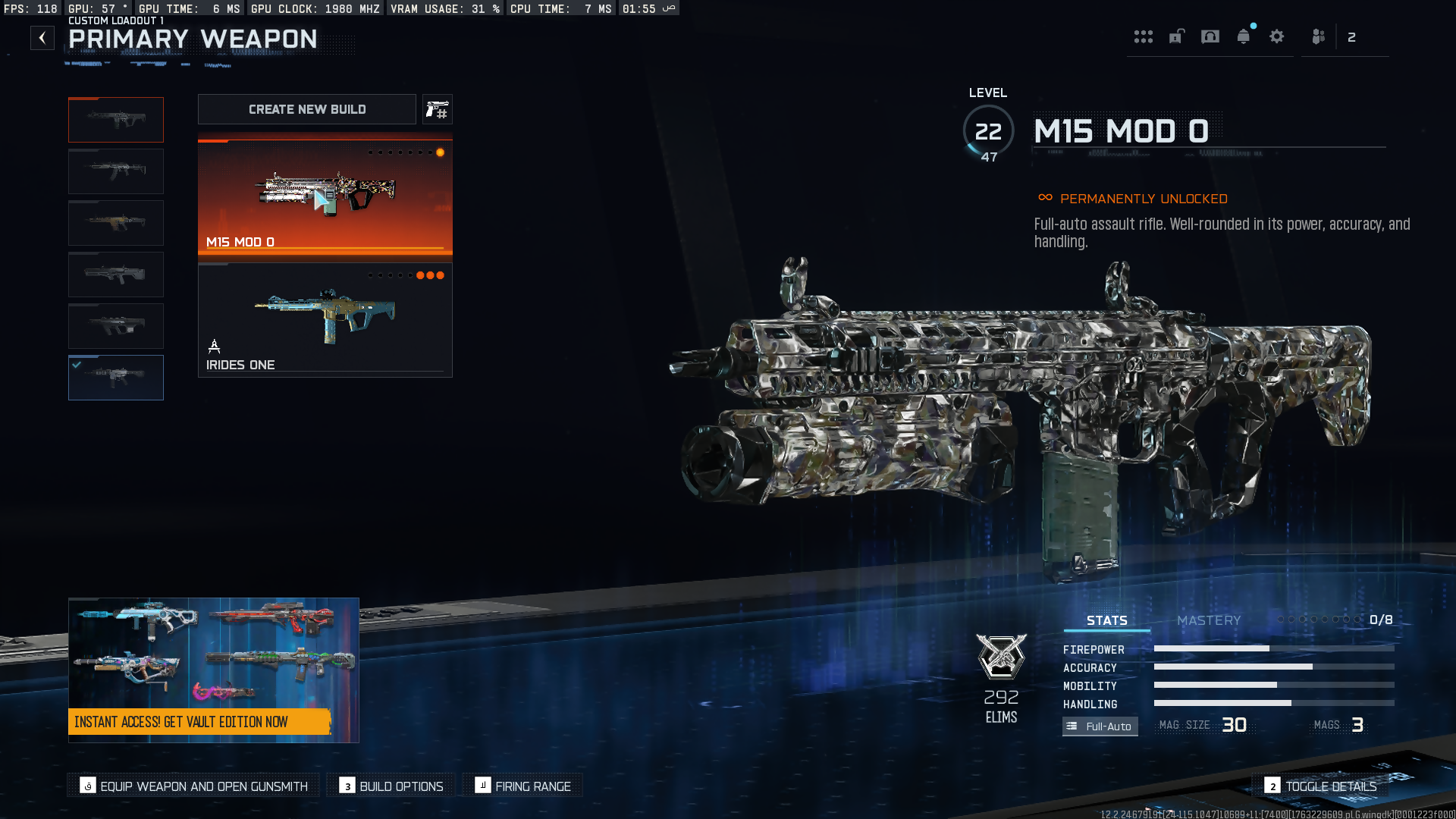Click Equip Weapon and Open Gunsmith
Screen dimensions: 1456x819
(194, 786)
